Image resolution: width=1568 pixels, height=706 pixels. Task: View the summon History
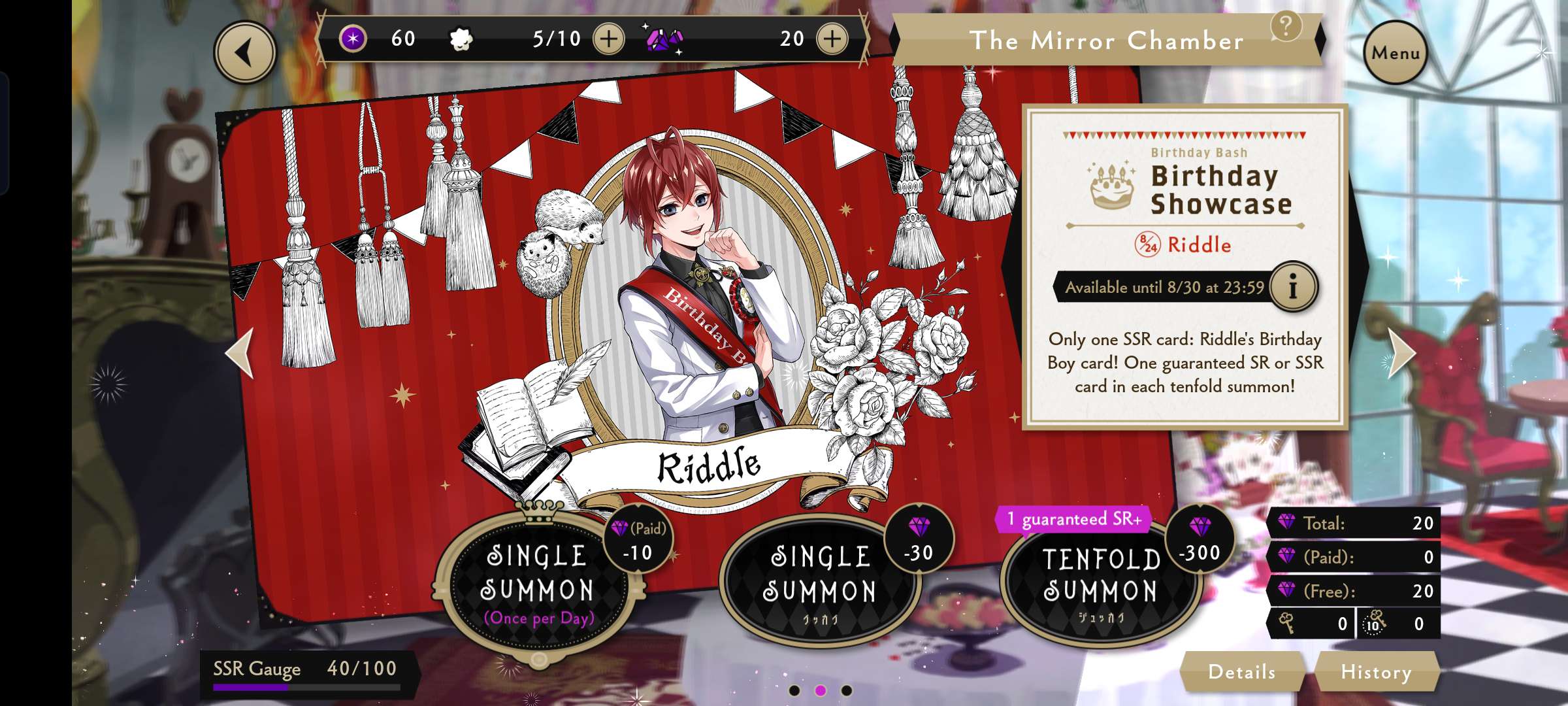pyautogui.click(x=1376, y=671)
